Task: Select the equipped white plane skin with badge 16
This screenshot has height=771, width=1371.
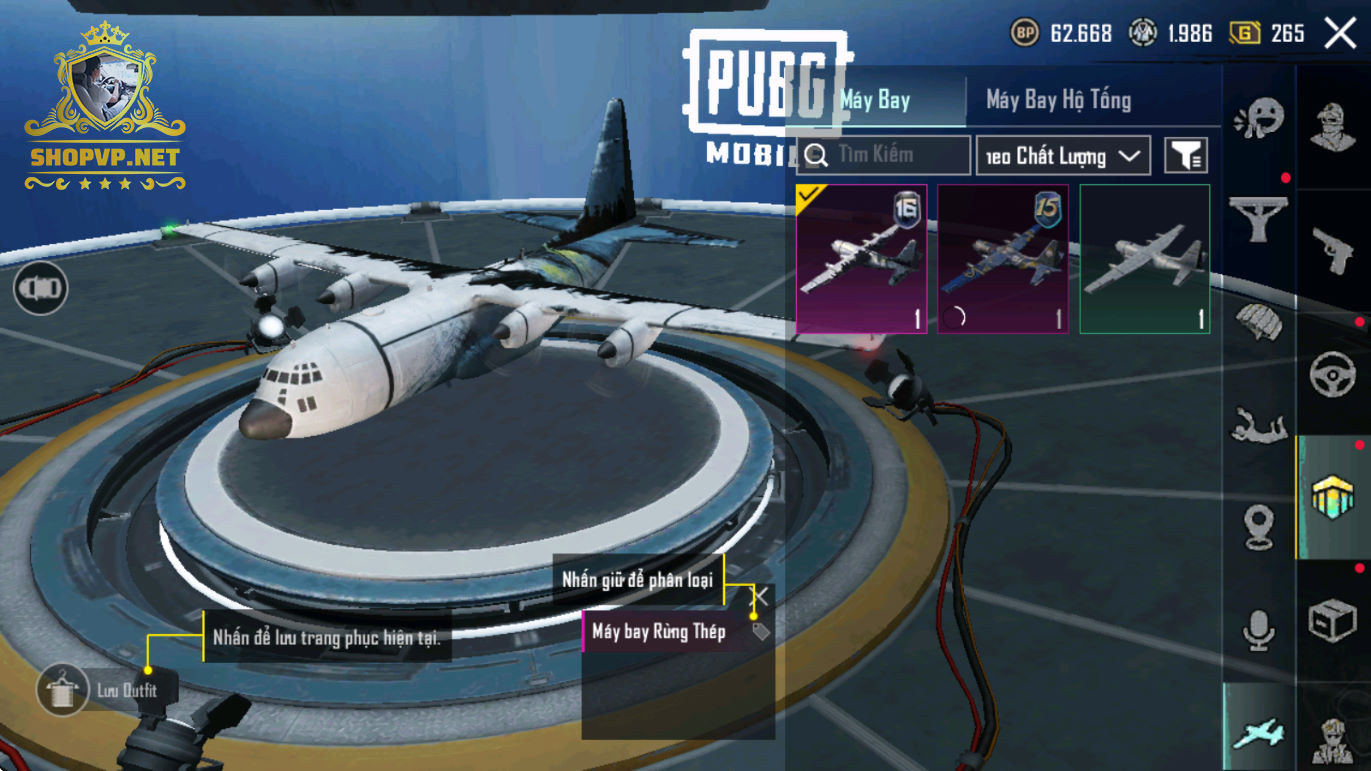Action: pyautogui.click(x=861, y=259)
